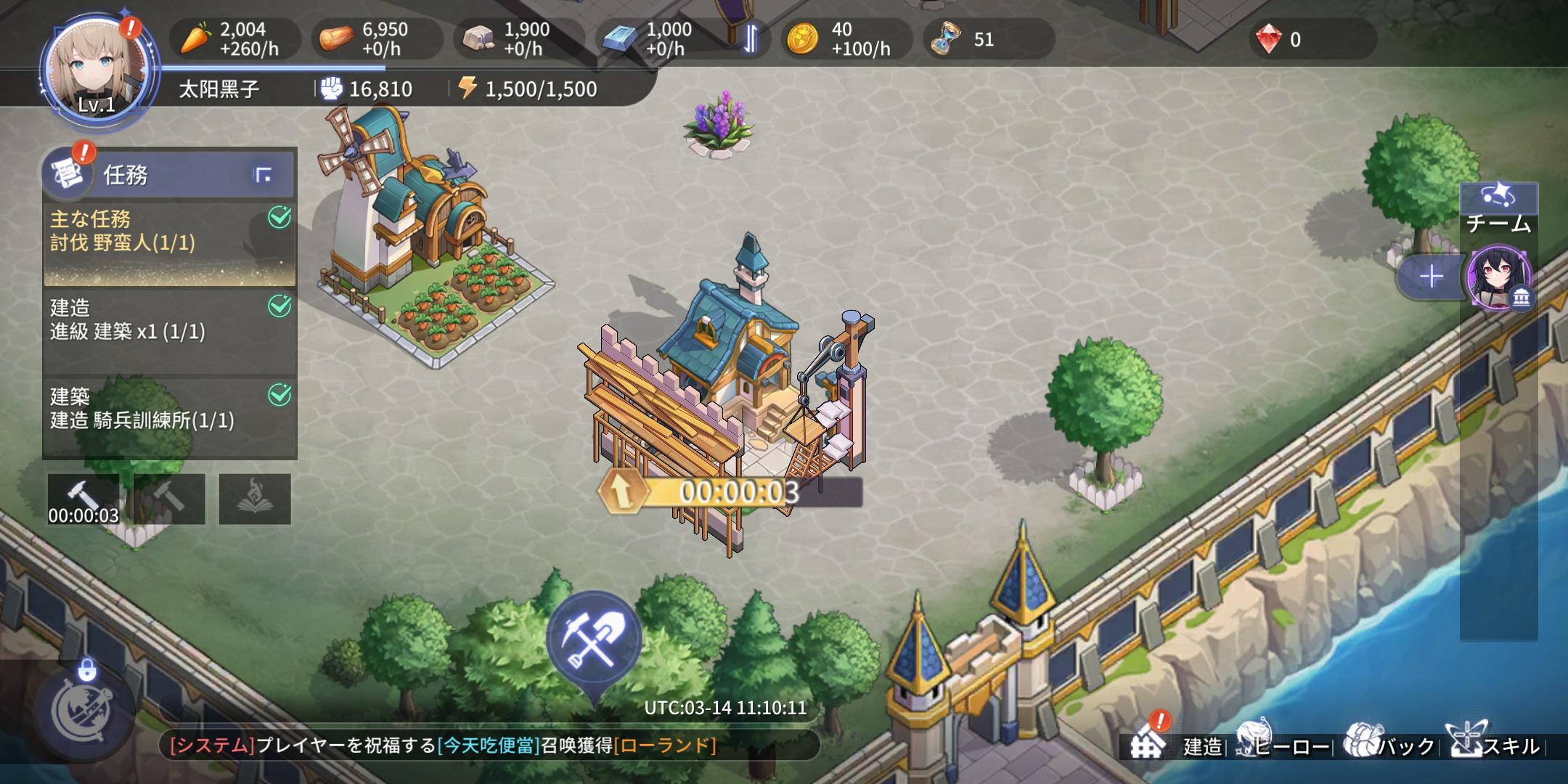
Task: Select the 進級 建築 quest row
Action: (169, 330)
